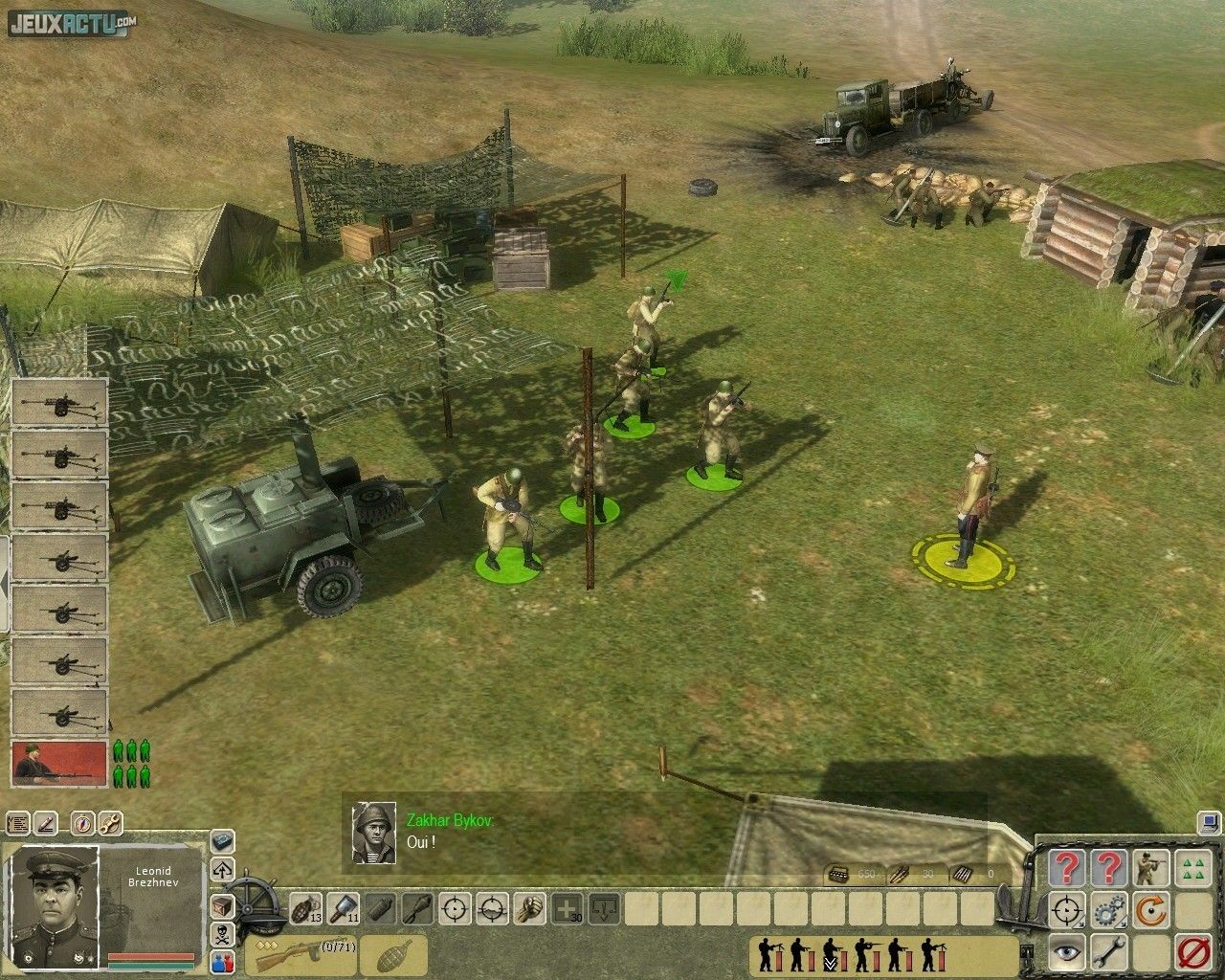Choose the anti-tank grenade slot with 11
Viewport: 1225px width, 980px height.
coord(343,906)
